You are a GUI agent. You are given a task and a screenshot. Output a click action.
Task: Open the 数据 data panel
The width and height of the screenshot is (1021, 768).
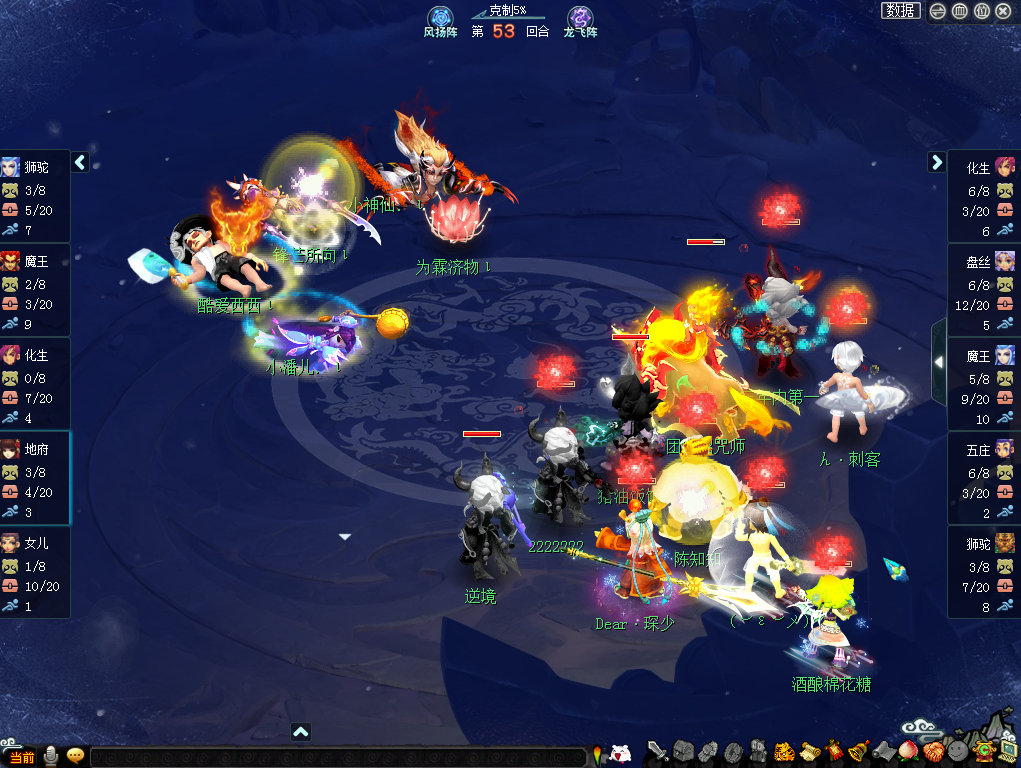coord(900,11)
